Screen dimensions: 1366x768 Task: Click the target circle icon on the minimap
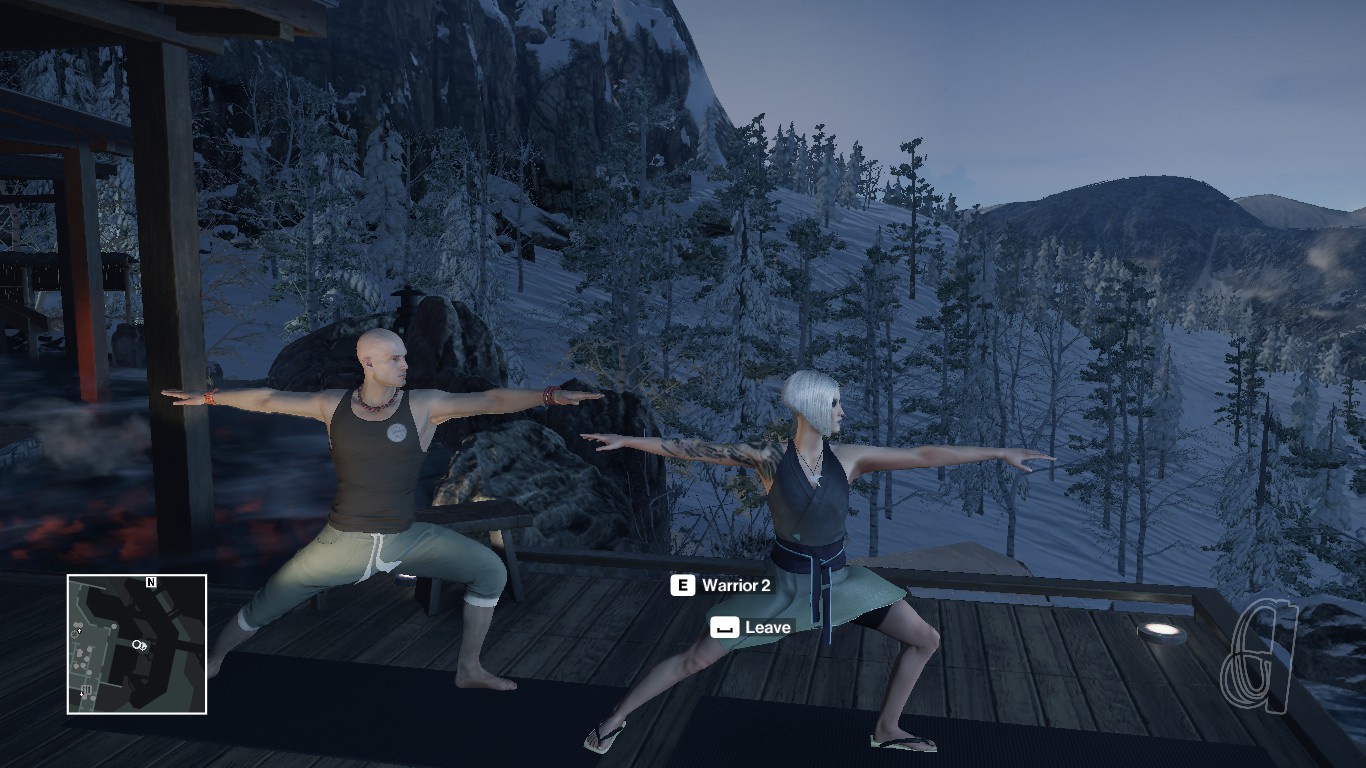tap(136, 645)
